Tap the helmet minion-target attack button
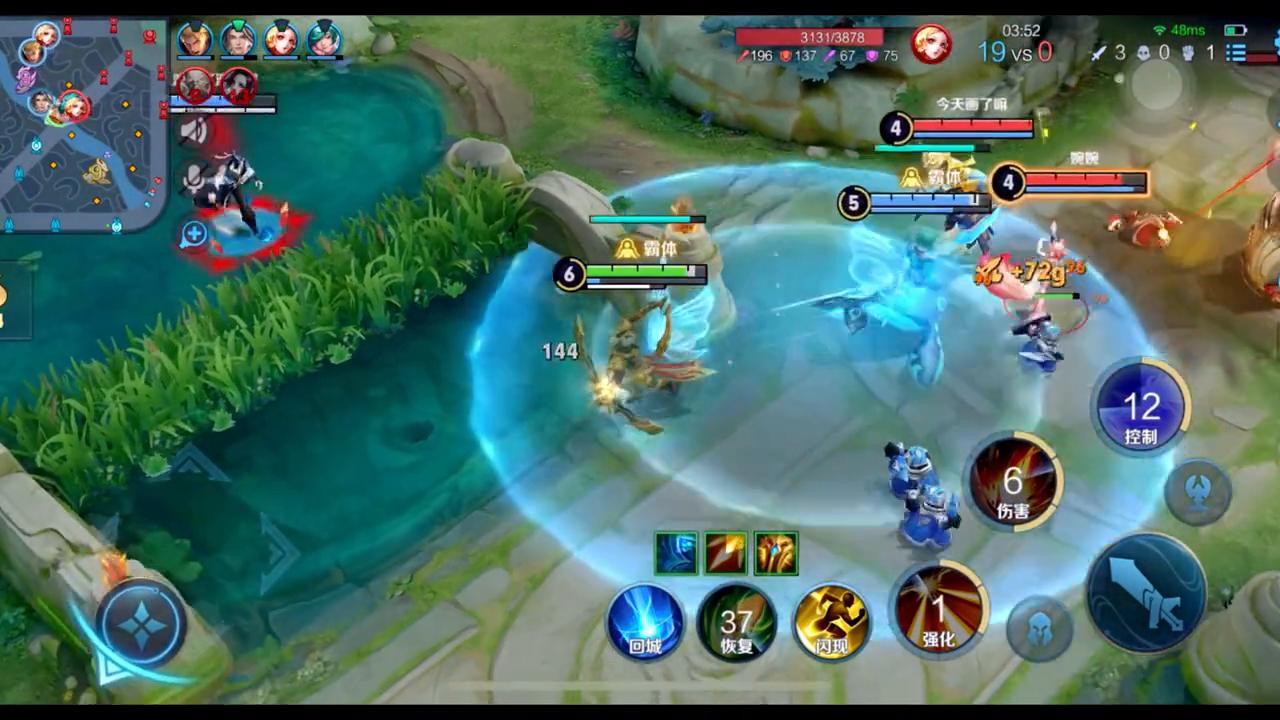This screenshot has width=1280, height=720. [x=1039, y=629]
